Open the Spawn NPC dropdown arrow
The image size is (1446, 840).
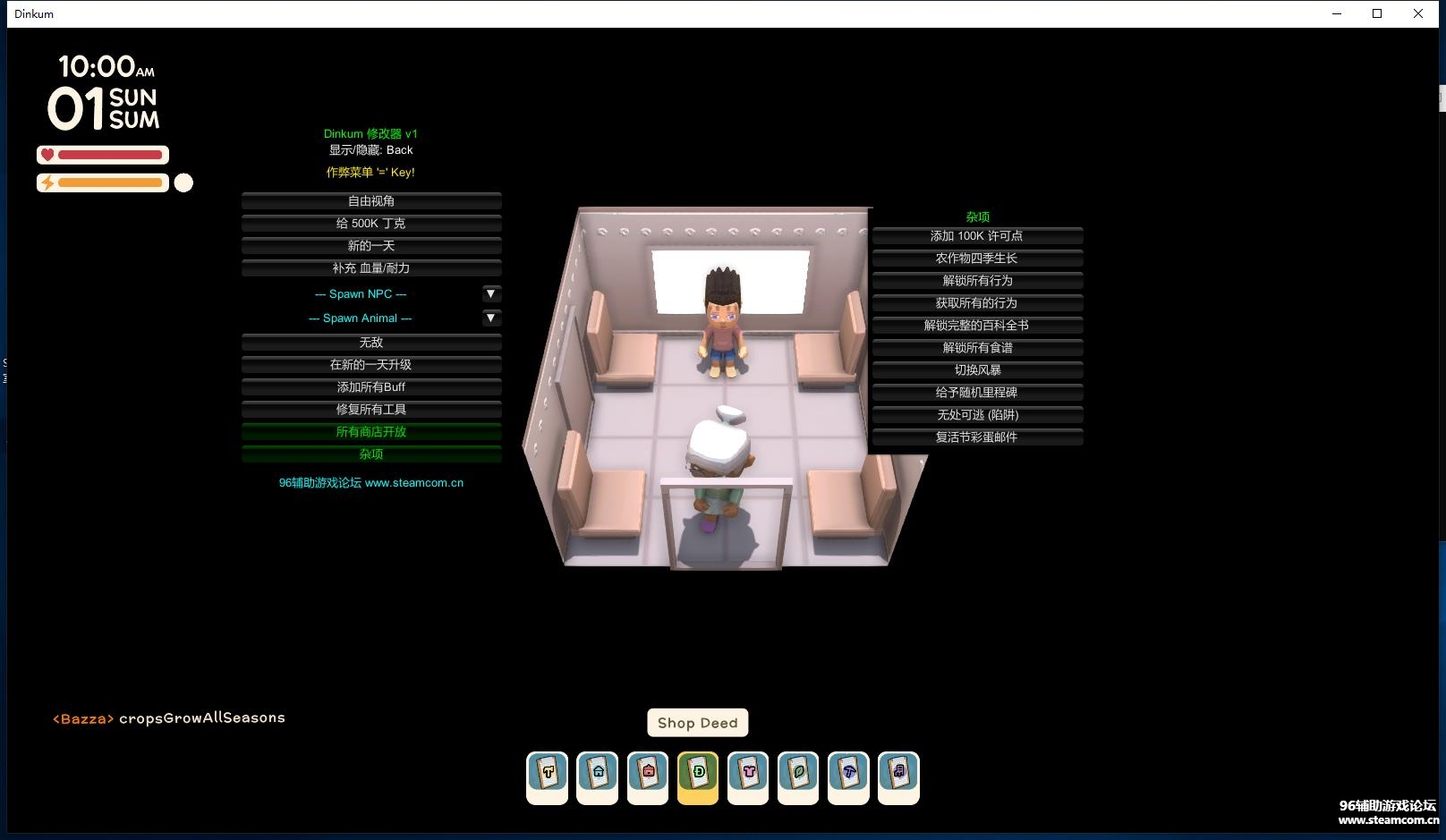coord(491,293)
